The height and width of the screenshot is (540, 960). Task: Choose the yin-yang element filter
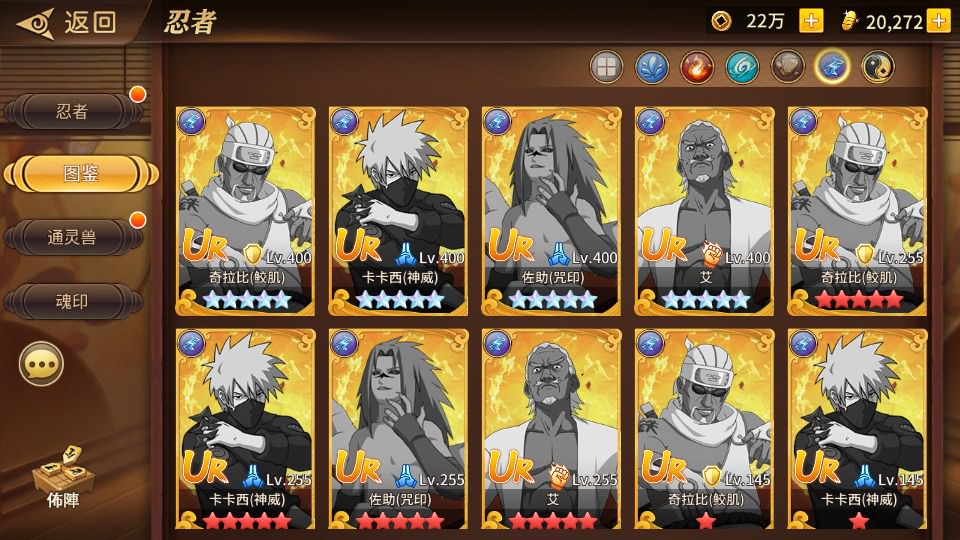(x=878, y=67)
